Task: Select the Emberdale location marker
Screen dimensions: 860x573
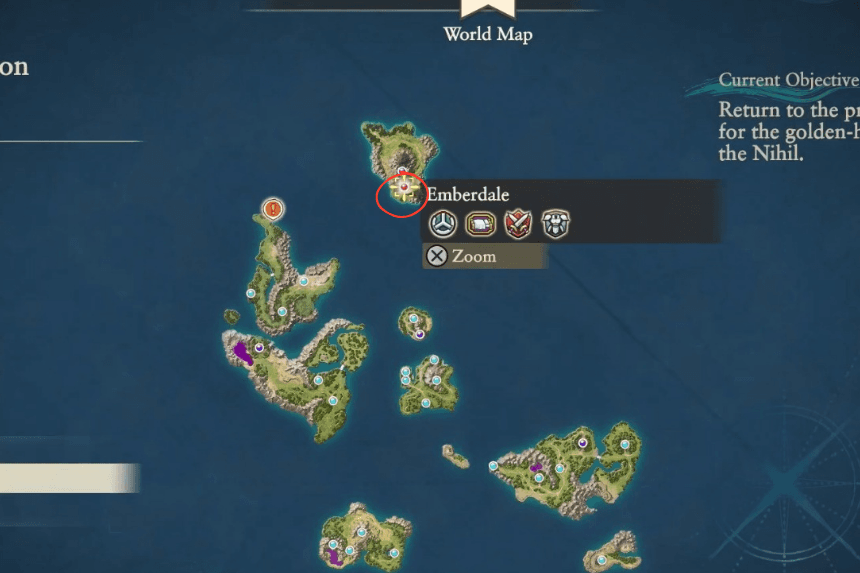Action: click(403, 189)
